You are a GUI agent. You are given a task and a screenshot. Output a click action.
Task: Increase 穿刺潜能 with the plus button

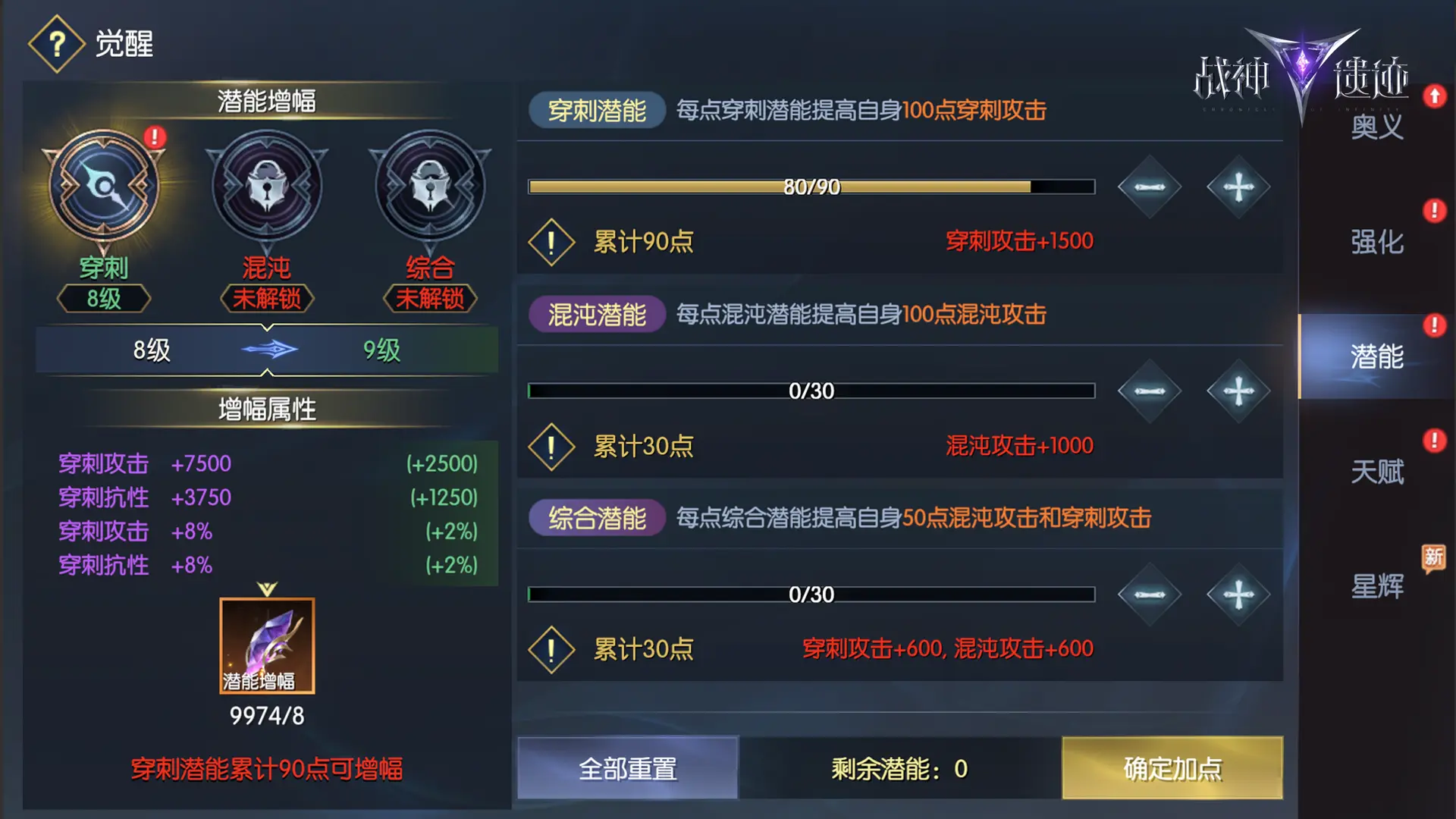[x=1238, y=187]
